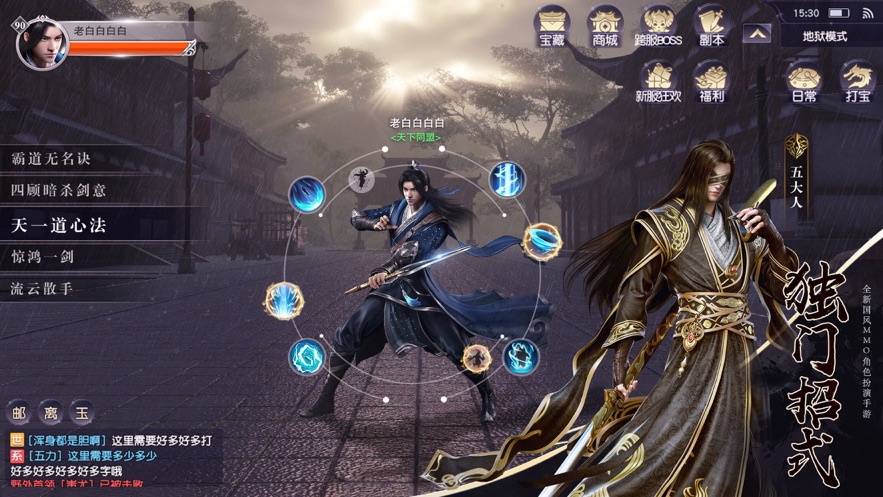Choose the 天一道心法 skill entry

tap(60, 225)
